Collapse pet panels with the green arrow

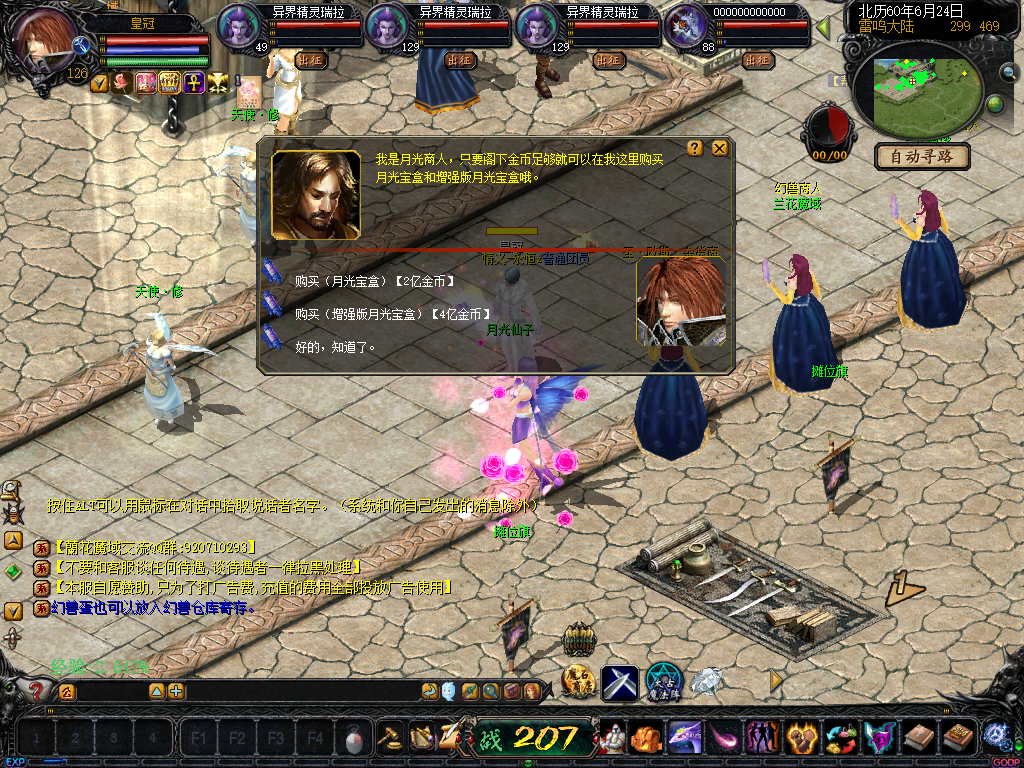[x=823, y=27]
